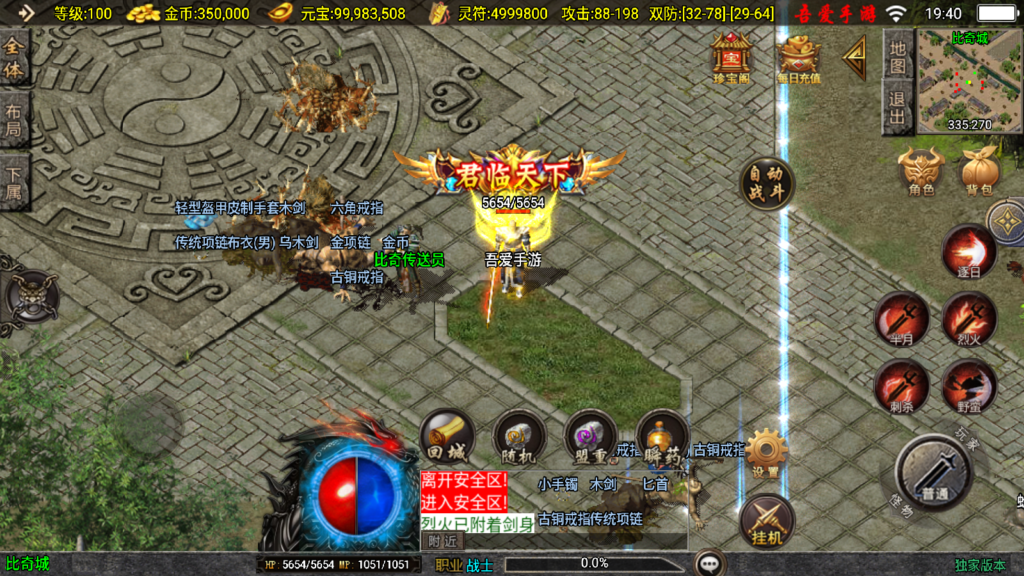
Task: Select the 全体 tab on left panel
Action: (x=13, y=59)
